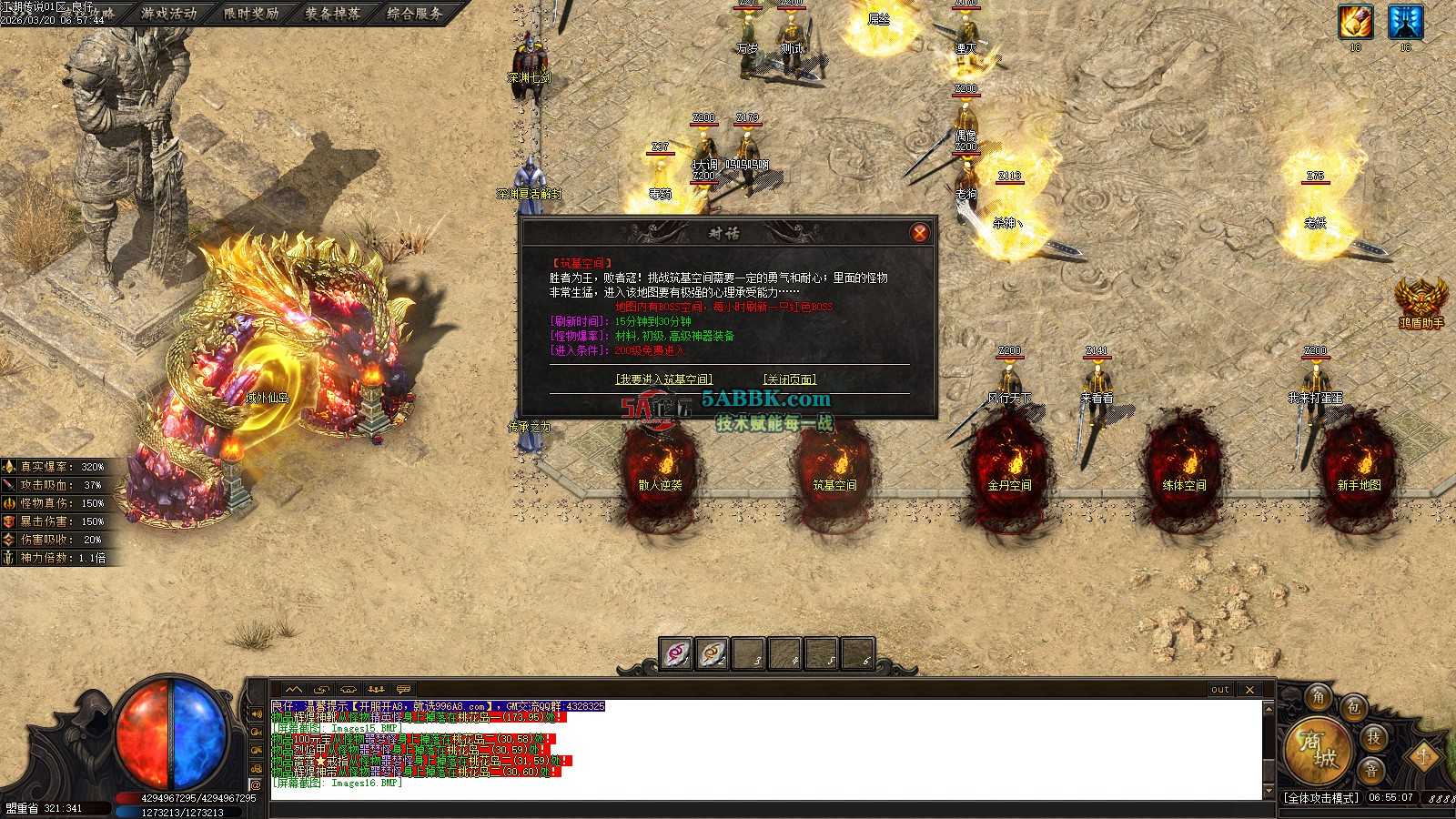
Task: Click the chat window's out button
Action: coord(1220,690)
